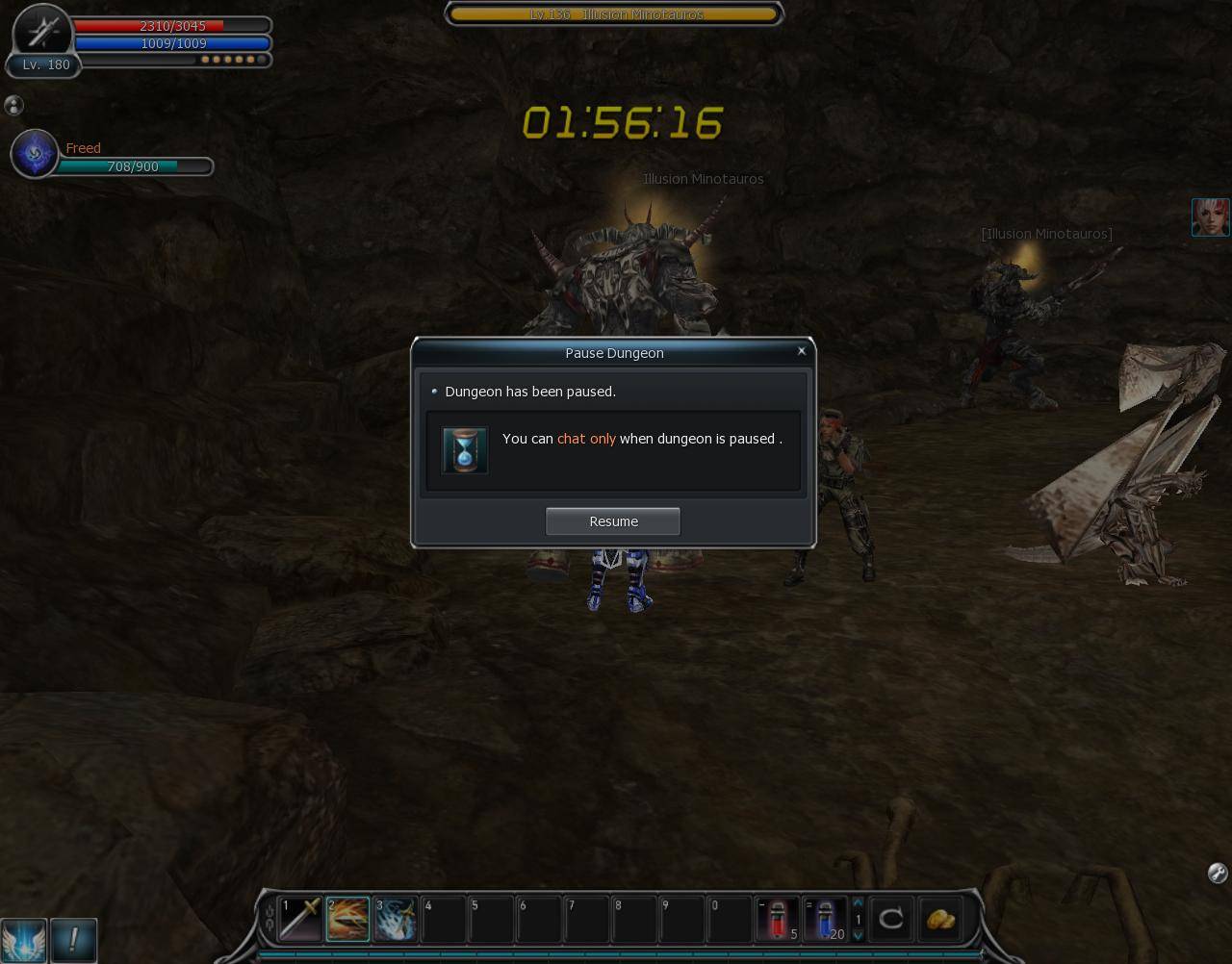Viewport: 1232px width, 964px height.
Task: Click the small party orb icon
Action: coord(13,106)
